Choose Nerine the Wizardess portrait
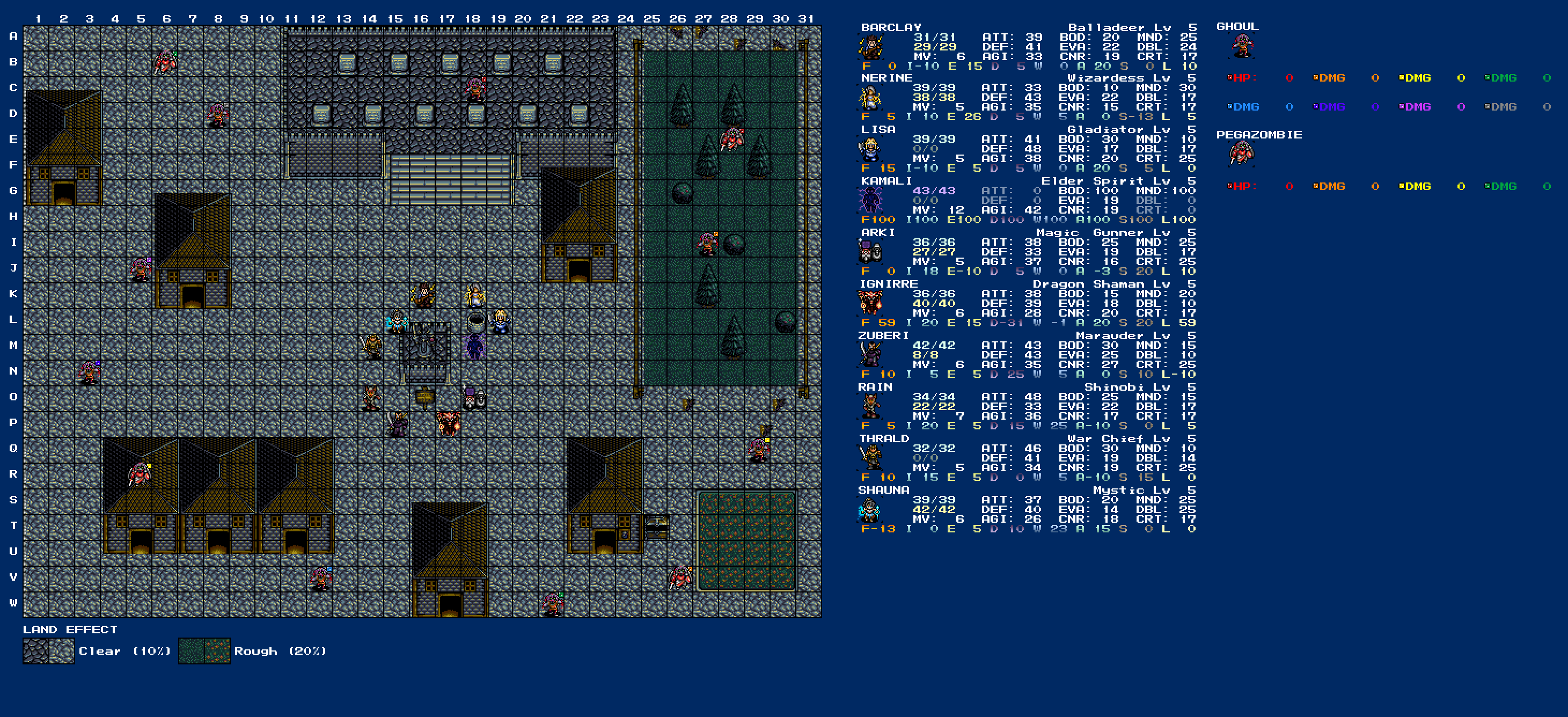Viewport: 1568px width, 717px height. (x=870, y=98)
